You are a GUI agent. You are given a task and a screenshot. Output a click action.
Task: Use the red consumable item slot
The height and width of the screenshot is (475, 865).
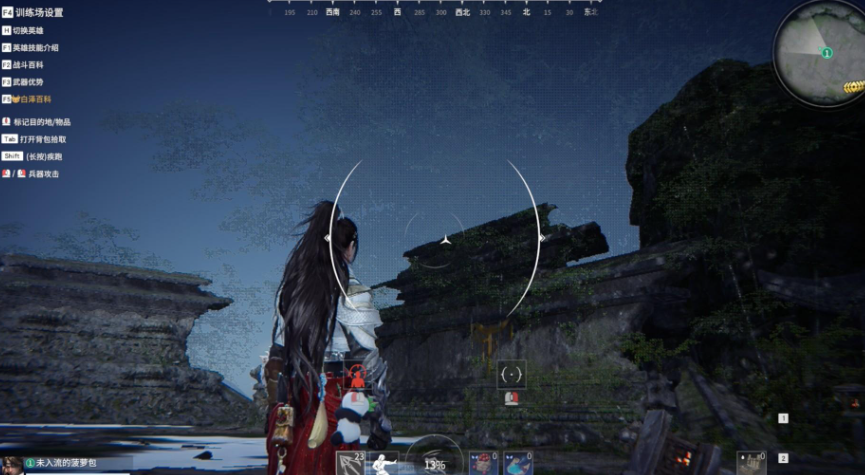tap(484, 463)
